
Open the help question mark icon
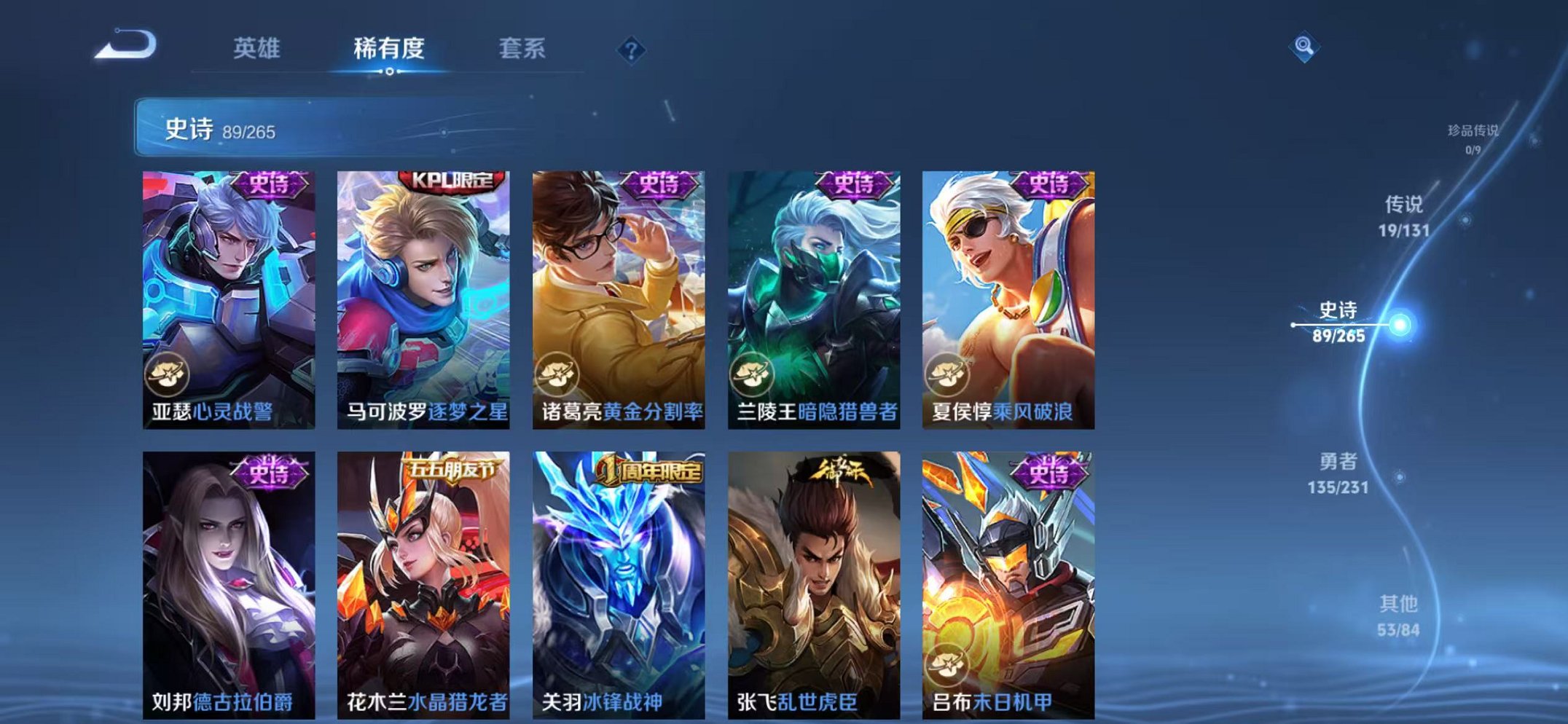pyautogui.click(x=632, y=50)
